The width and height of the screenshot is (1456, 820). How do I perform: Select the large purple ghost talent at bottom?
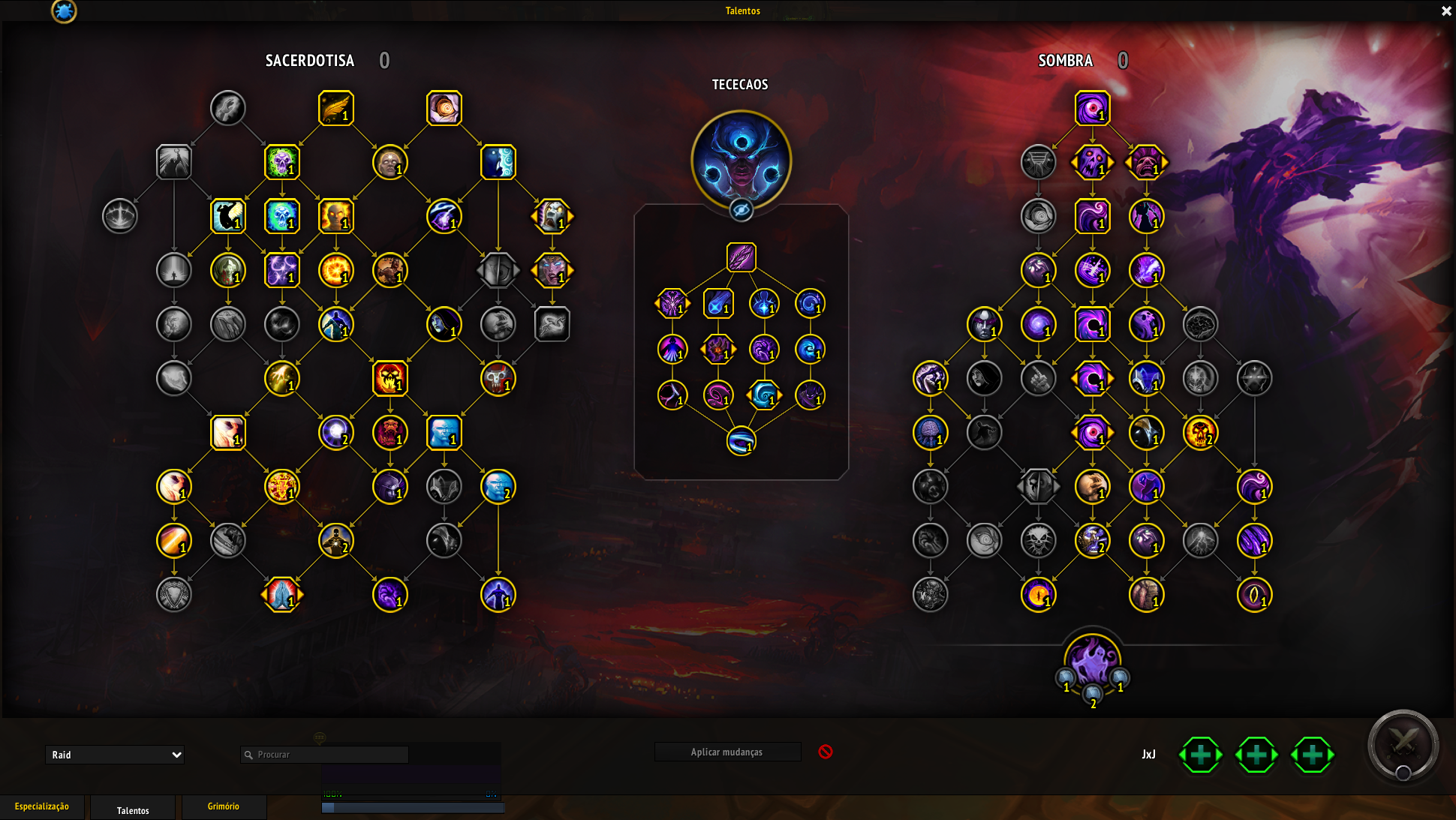(x=1092, y=661)
